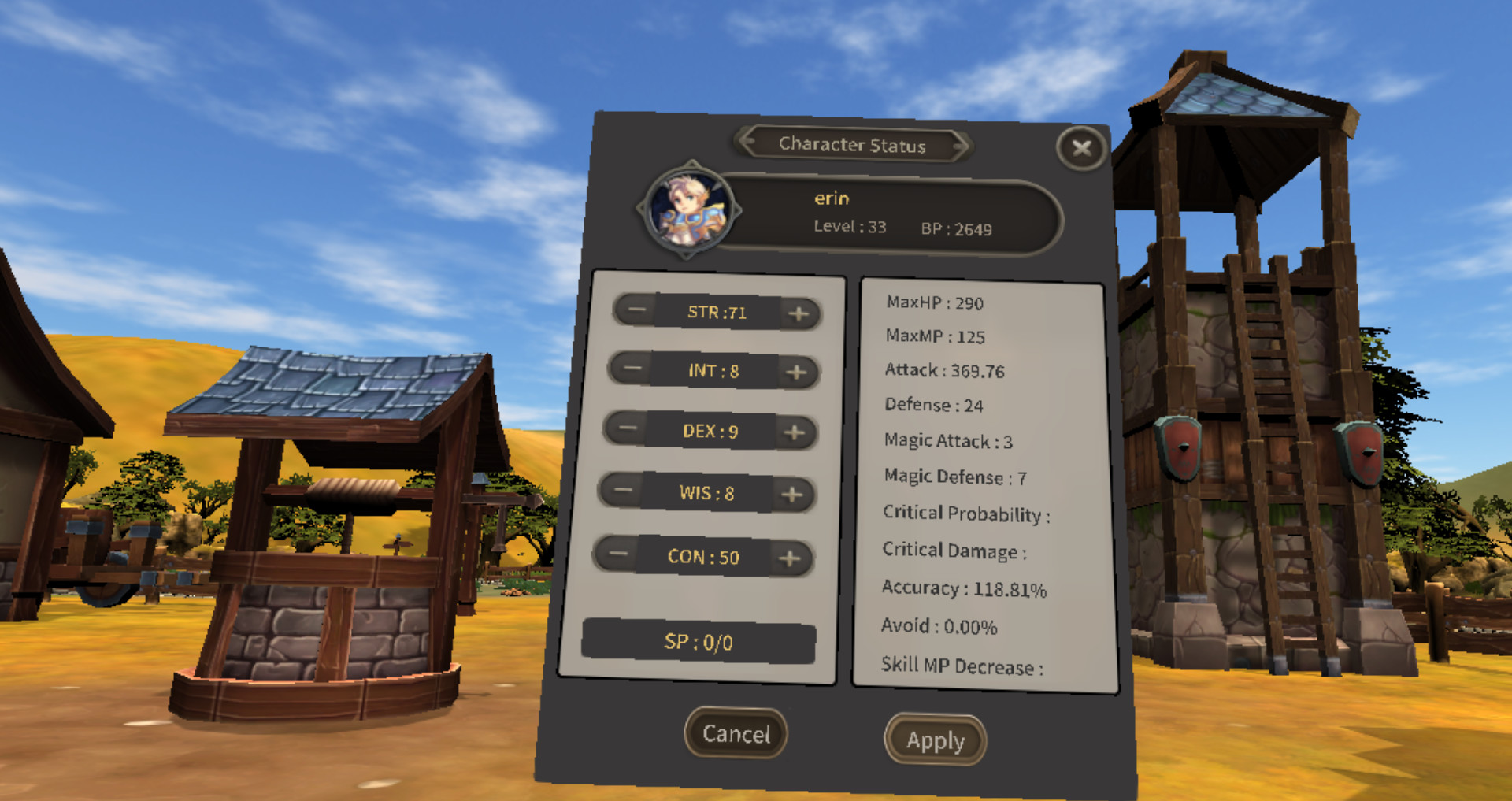Image resolution: width=1512 pixels, height=801 pixels.
Task: Increase the DEX stat value
Action: pos(794,432)
